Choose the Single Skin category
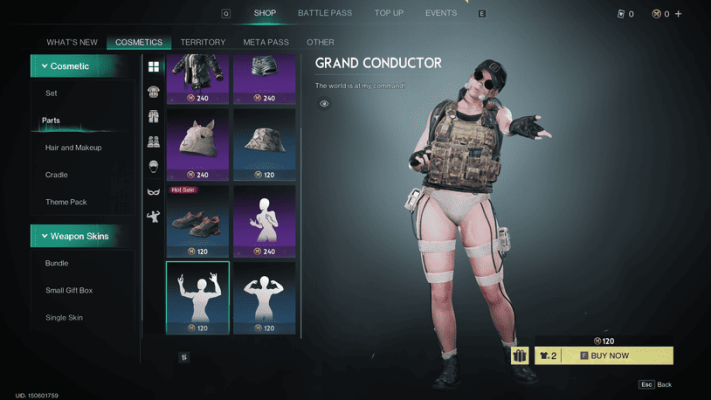This screenshot has width=711, height=400. click(63, 317)
